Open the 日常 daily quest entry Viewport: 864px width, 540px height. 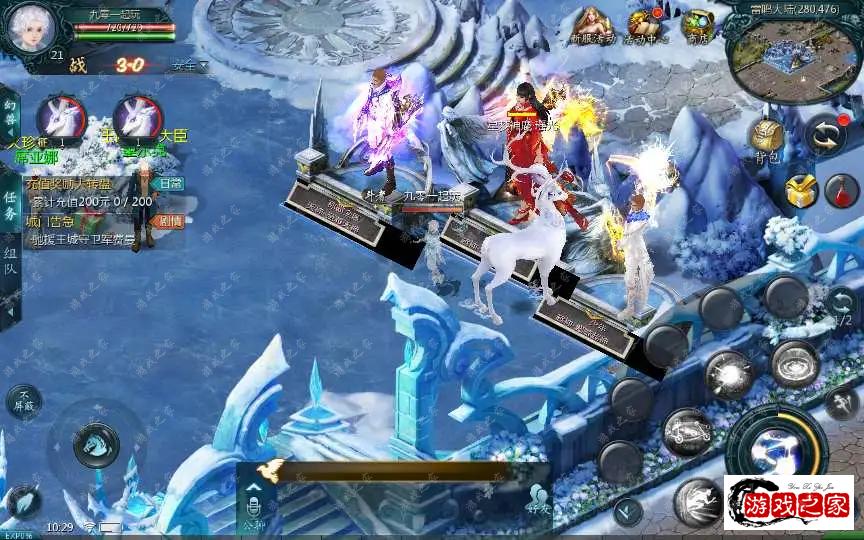pos(170,184)
